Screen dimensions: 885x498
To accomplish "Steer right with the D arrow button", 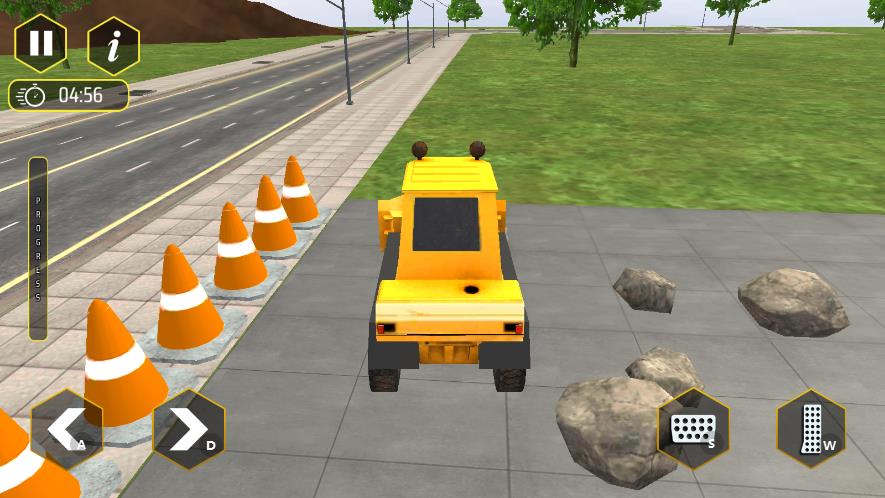I will (x=189, y=430).
